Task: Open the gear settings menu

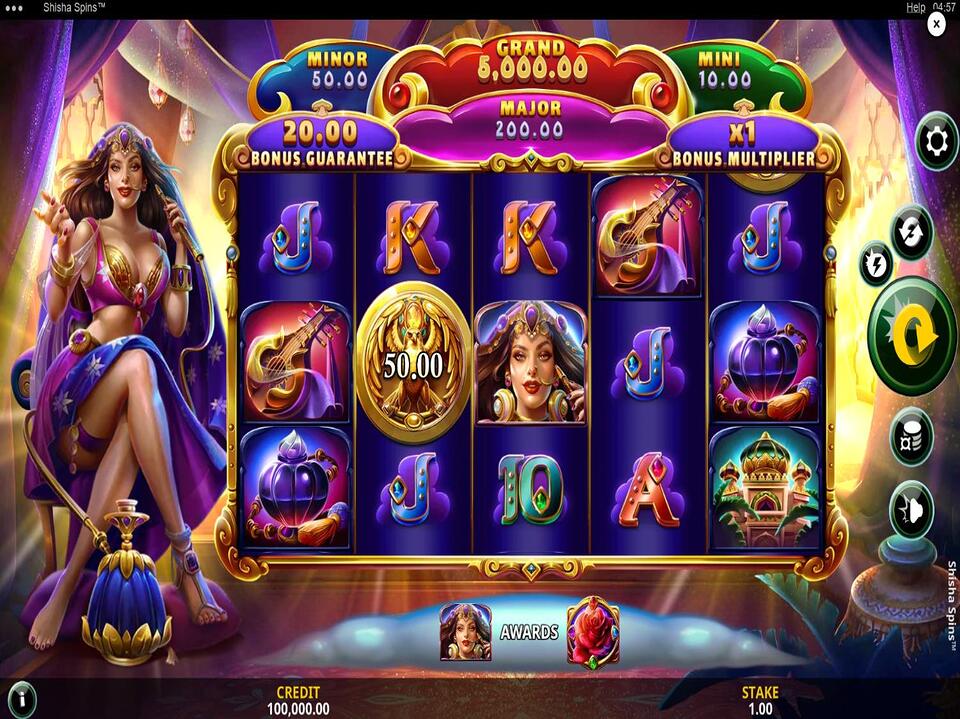Action: tap(936, 143)
